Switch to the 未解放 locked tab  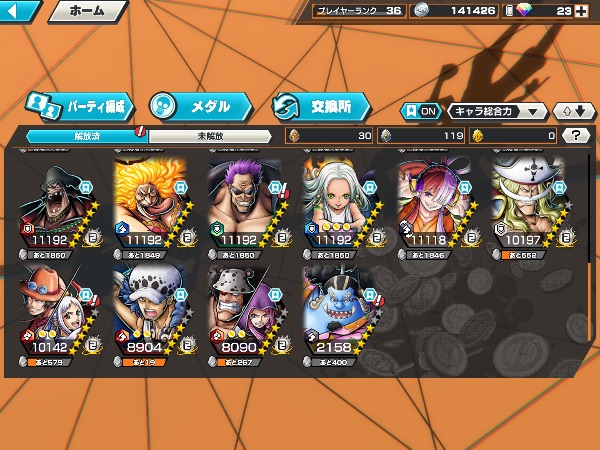point(210,136)
